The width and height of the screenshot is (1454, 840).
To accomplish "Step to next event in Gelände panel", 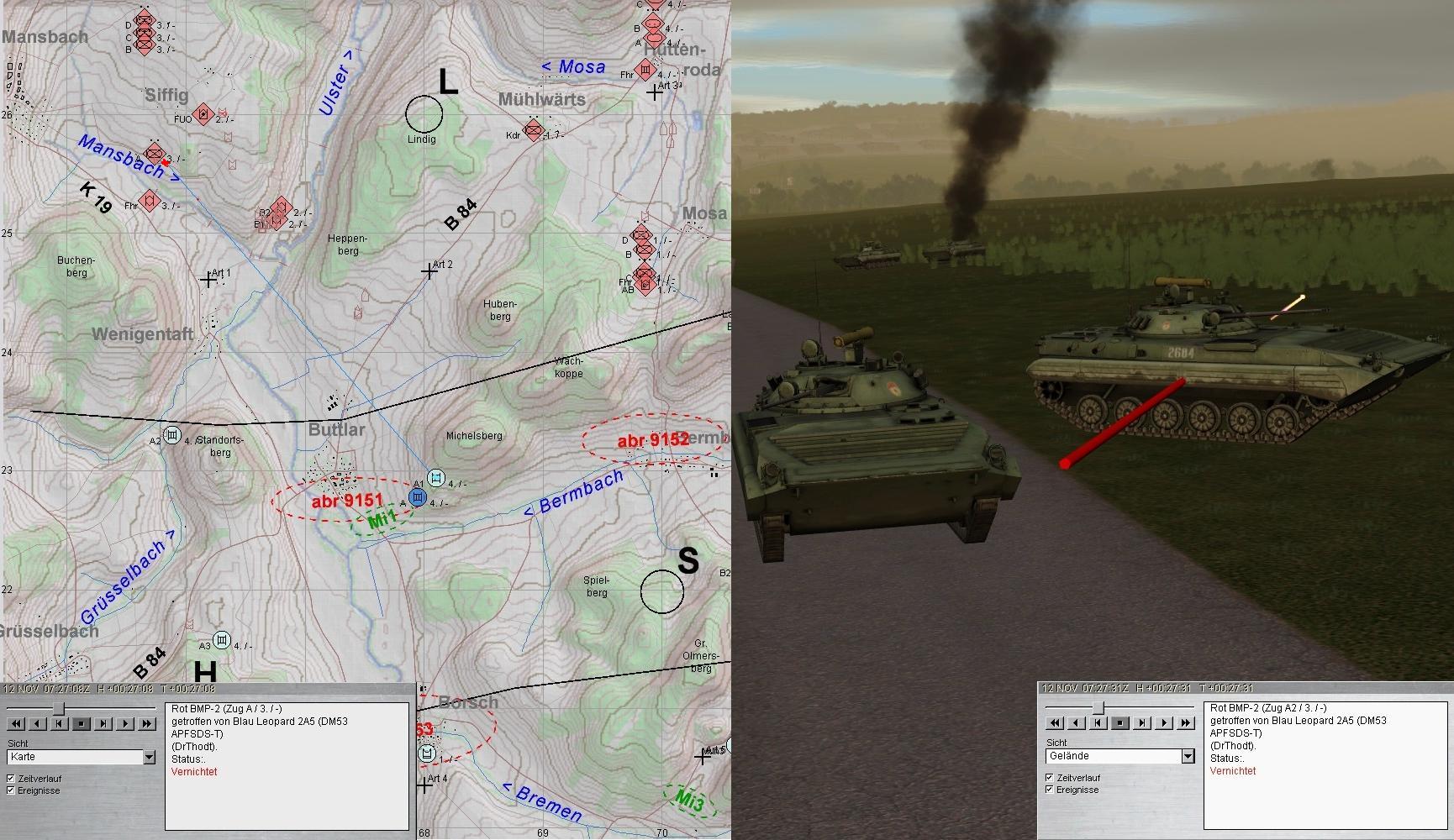I will tap(1142, 722).
